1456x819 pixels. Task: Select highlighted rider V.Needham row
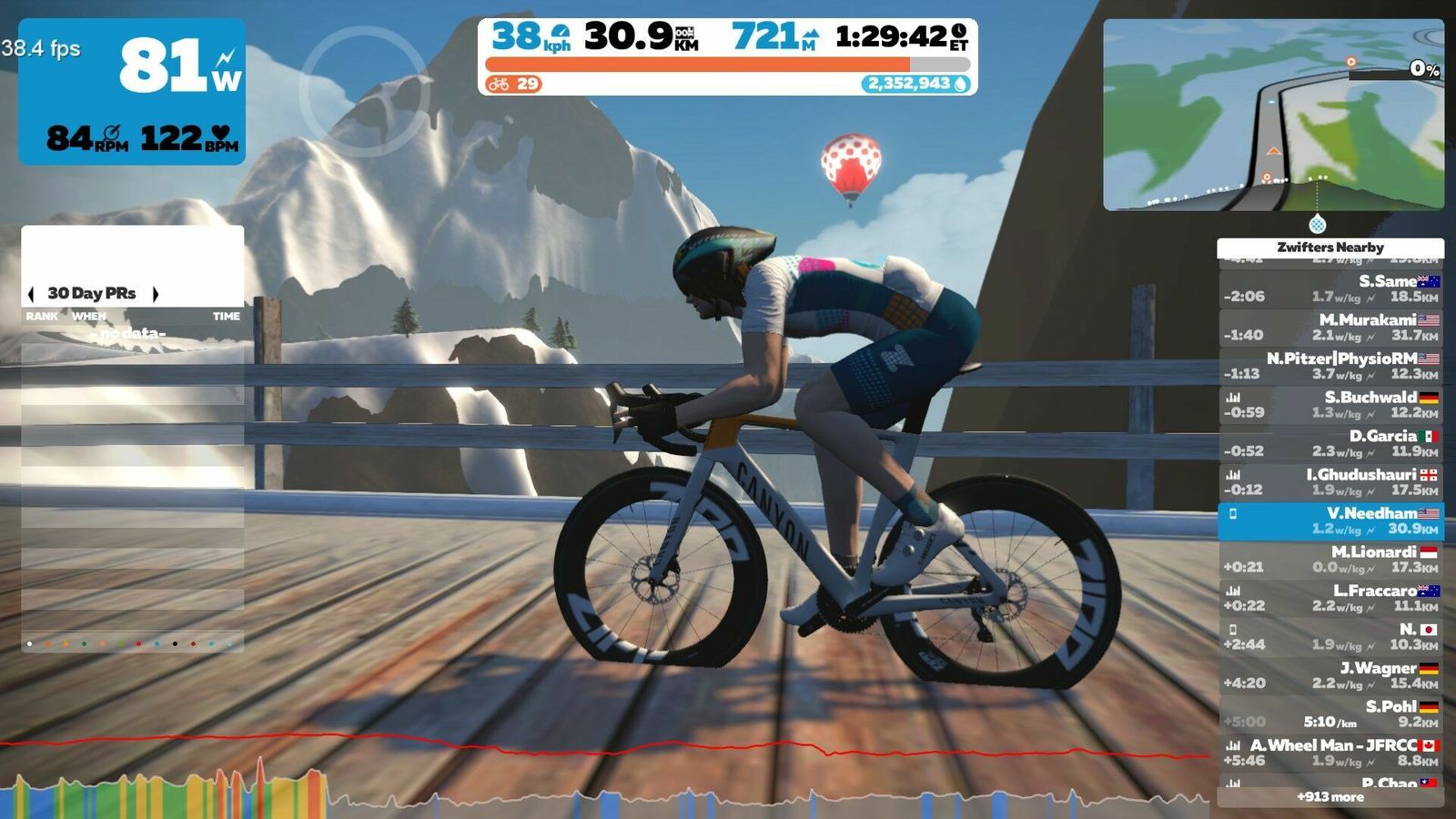click(x=1330, y=521)
